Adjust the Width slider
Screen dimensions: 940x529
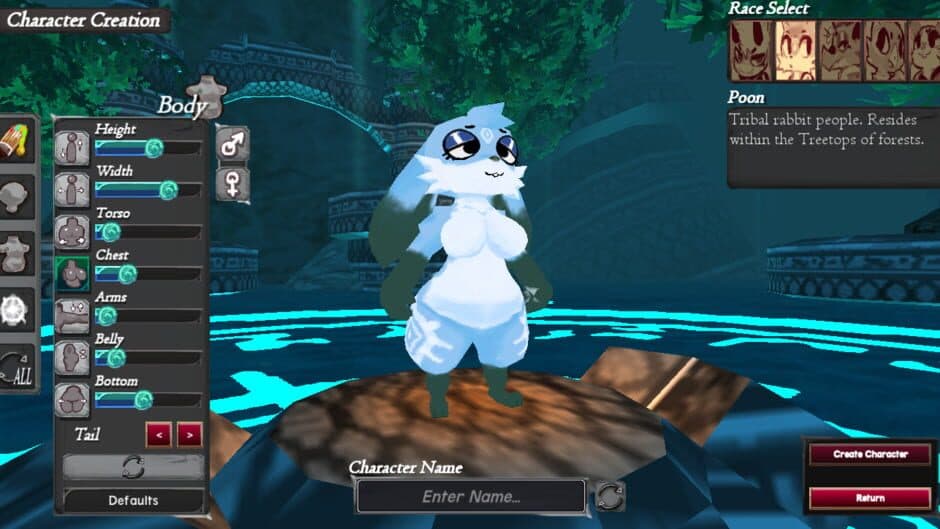(x=168, y=190)
